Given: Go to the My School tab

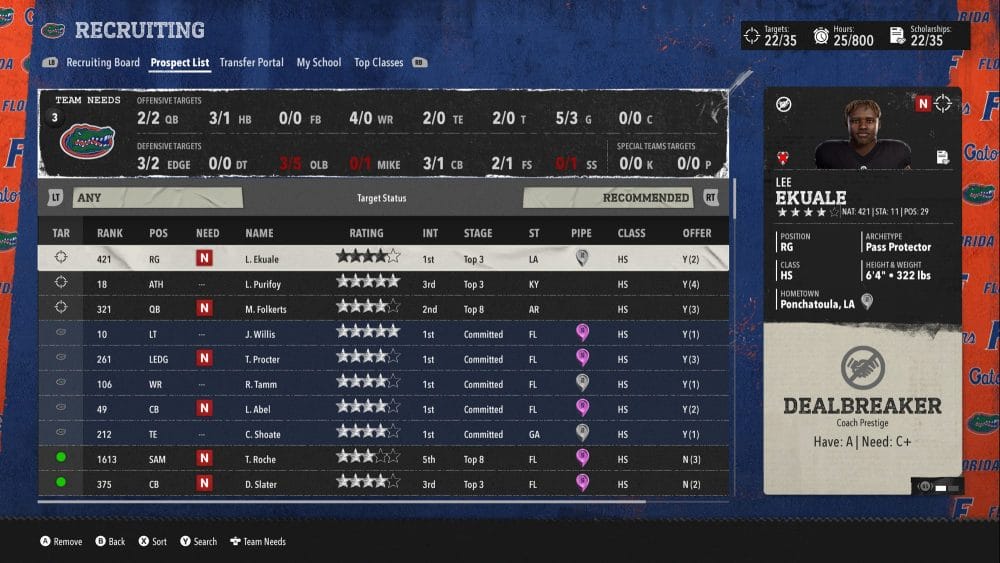Looking at the screenshot, I should [318, 62].
